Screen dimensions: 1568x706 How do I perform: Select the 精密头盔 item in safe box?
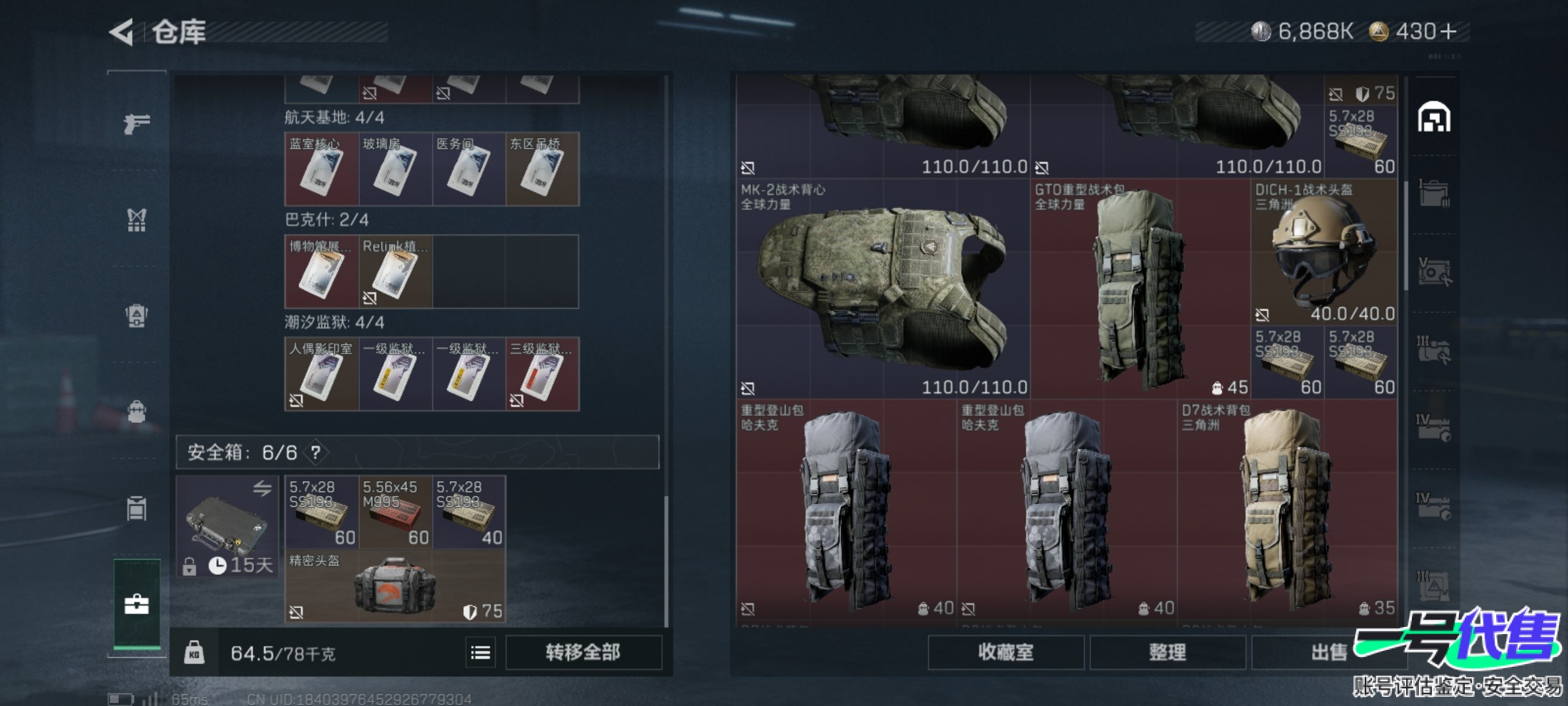click(x=395, y=586)
